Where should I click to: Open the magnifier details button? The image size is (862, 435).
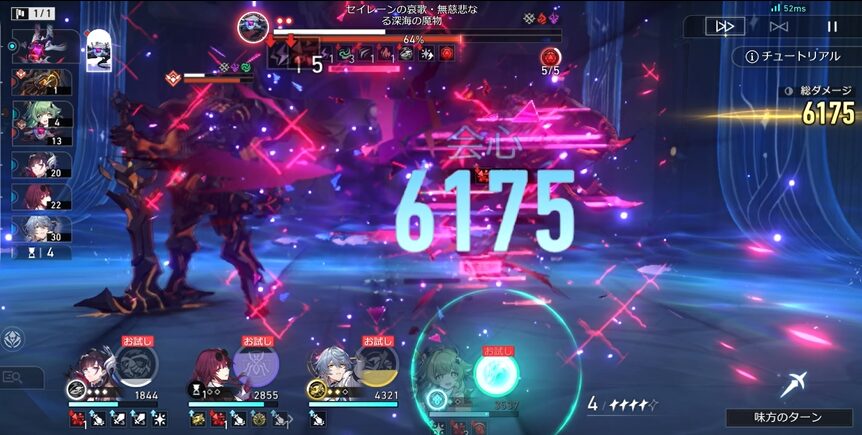point(14,377)
